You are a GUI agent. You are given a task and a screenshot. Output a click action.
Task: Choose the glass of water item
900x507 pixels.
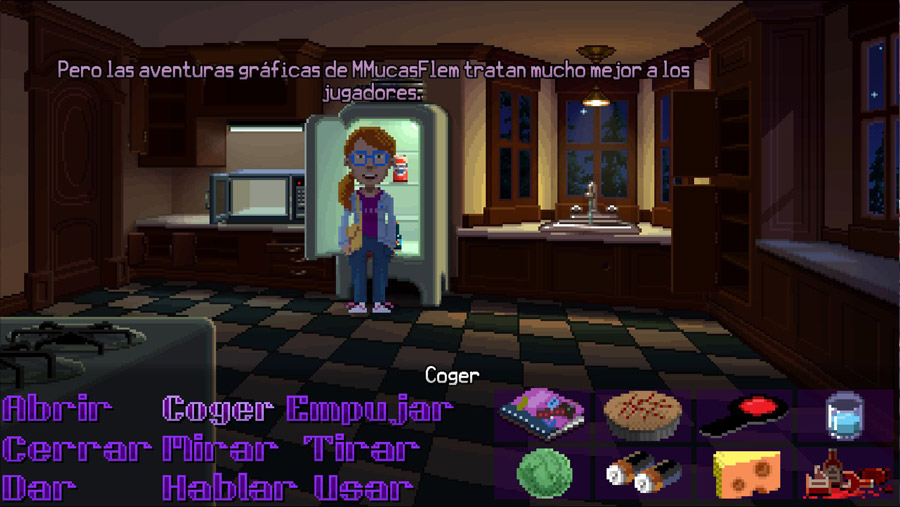844,415
